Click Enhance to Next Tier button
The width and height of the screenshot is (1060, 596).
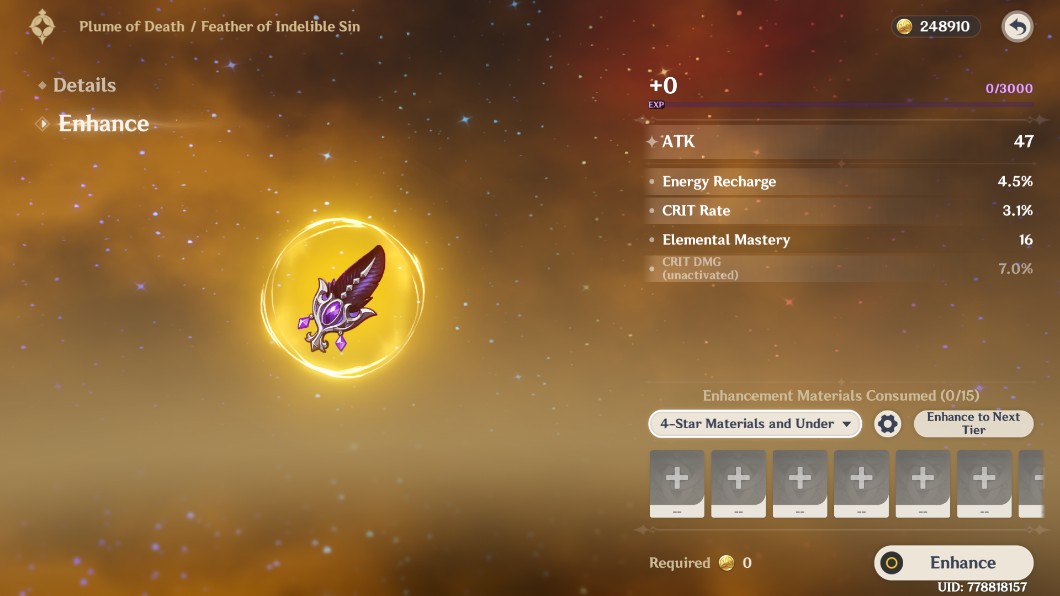[x=973, y=424]
